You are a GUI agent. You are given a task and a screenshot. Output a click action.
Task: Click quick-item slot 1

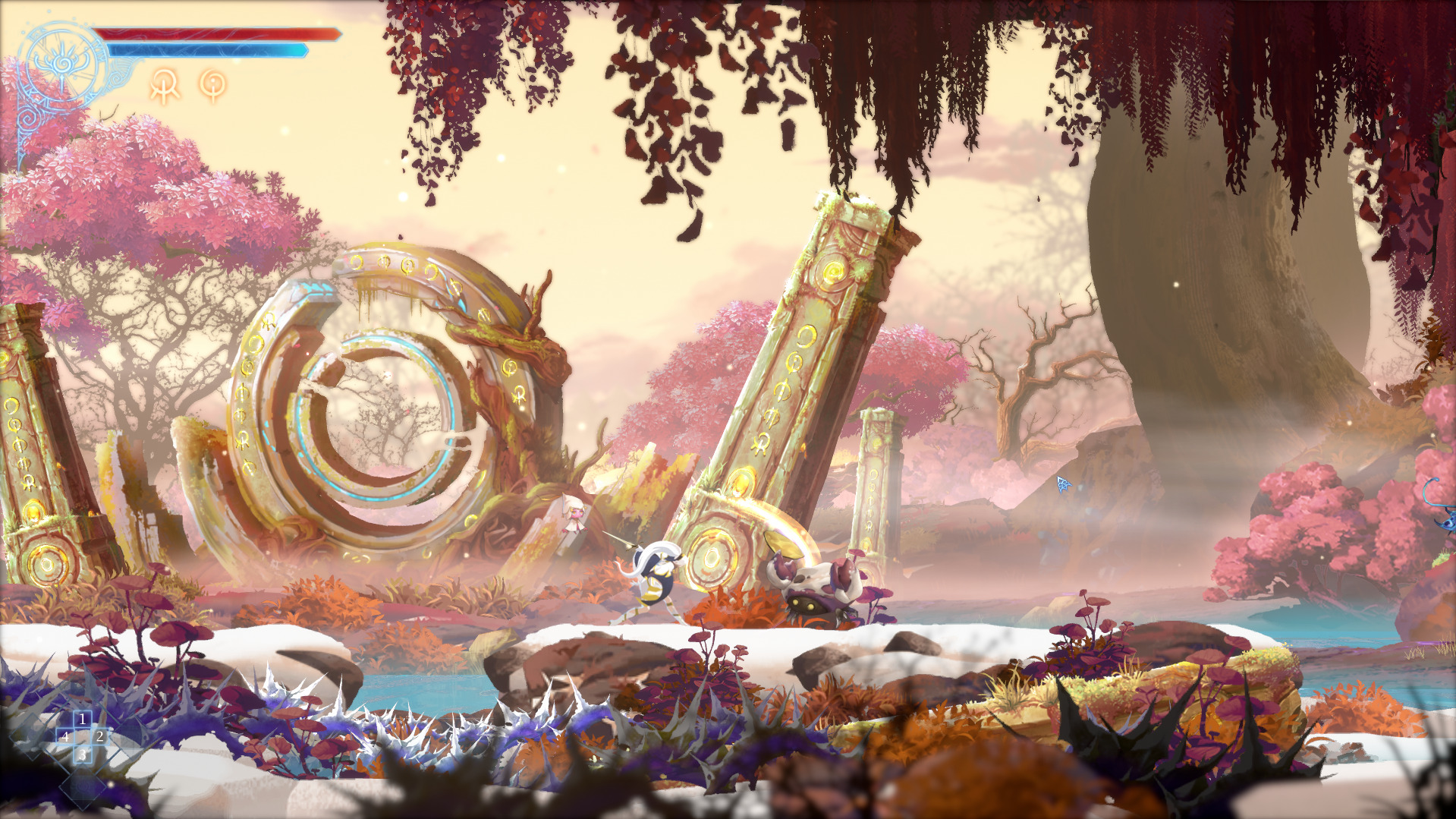tap(82, 718)
